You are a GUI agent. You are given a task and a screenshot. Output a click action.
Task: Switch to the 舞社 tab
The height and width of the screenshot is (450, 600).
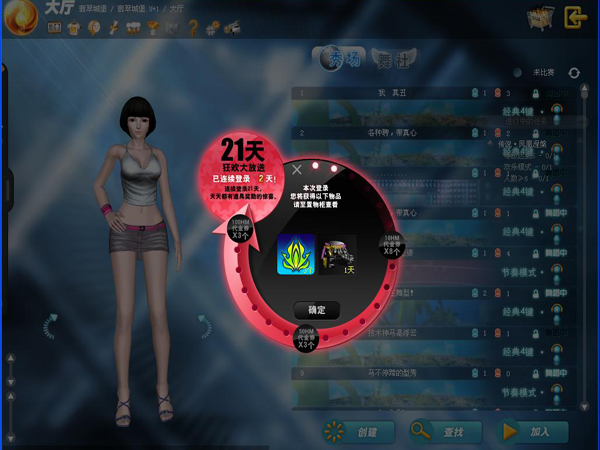coord(392,59)
